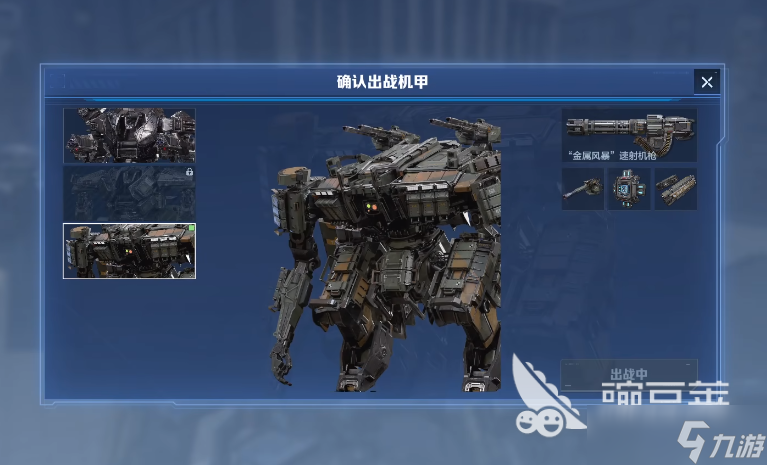Image resolution: width=767 pixels, height=465 pixels.
Task: Select the small cannon turret equipment slot
Action: click(x=582, y=188)
